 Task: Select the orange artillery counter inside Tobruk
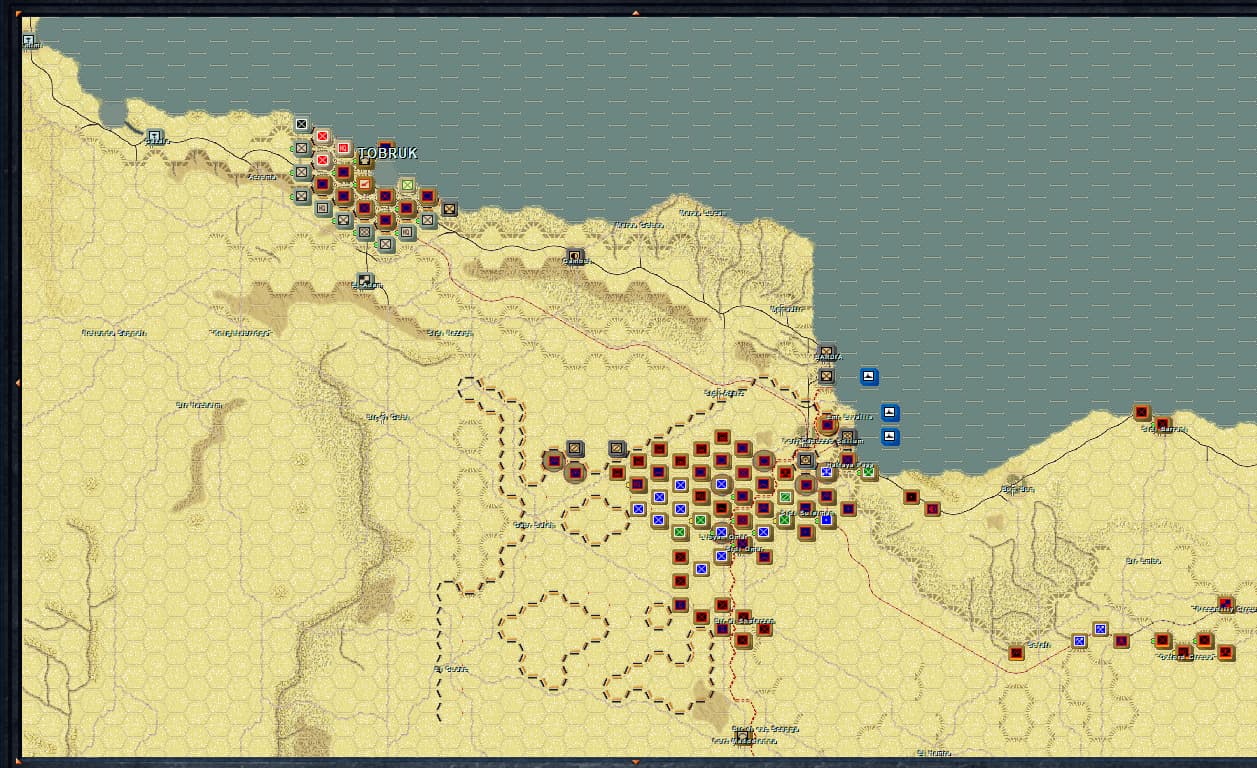point(364,184)
